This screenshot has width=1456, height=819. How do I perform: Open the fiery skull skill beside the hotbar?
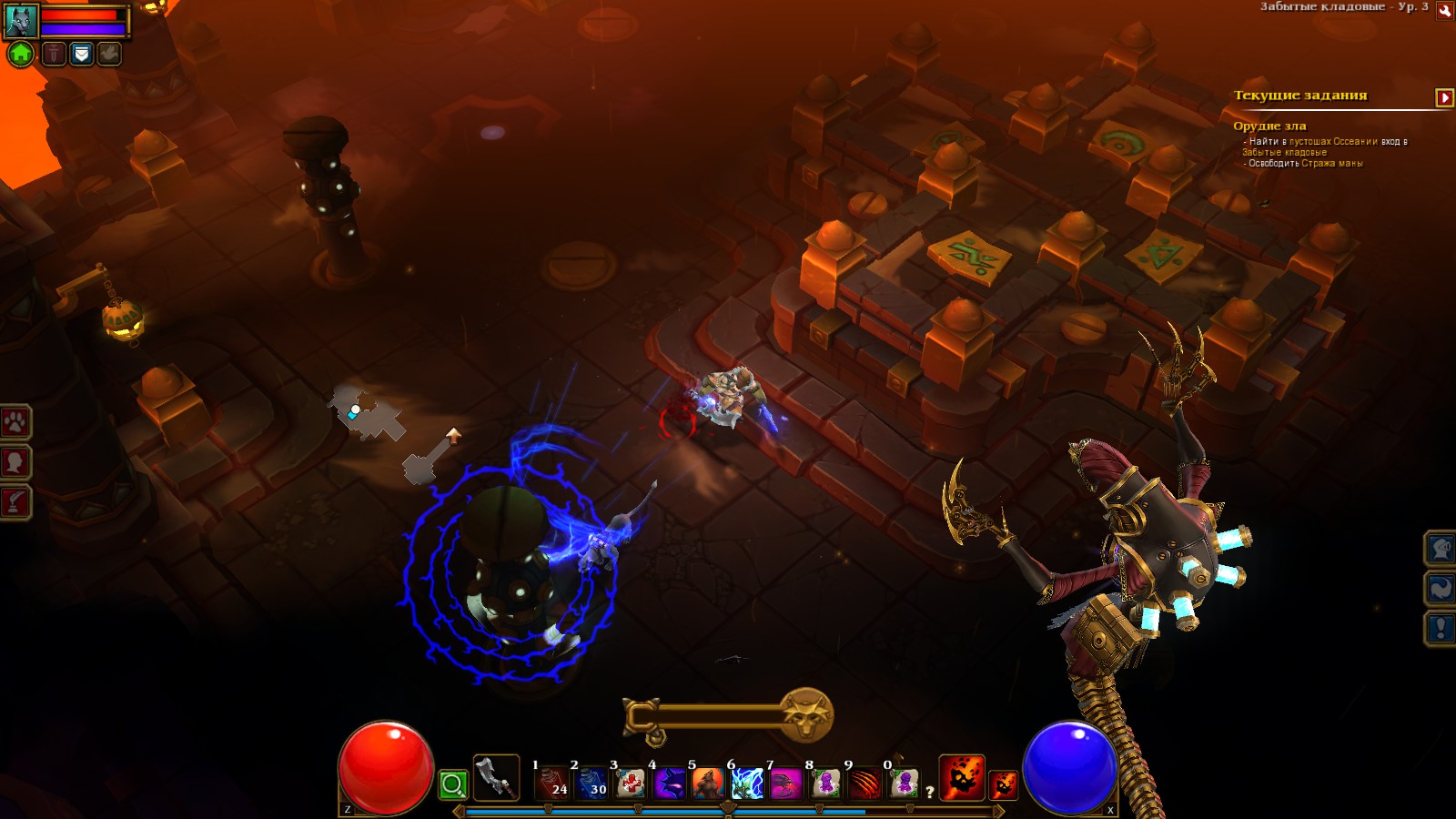[x=961, y=779]
